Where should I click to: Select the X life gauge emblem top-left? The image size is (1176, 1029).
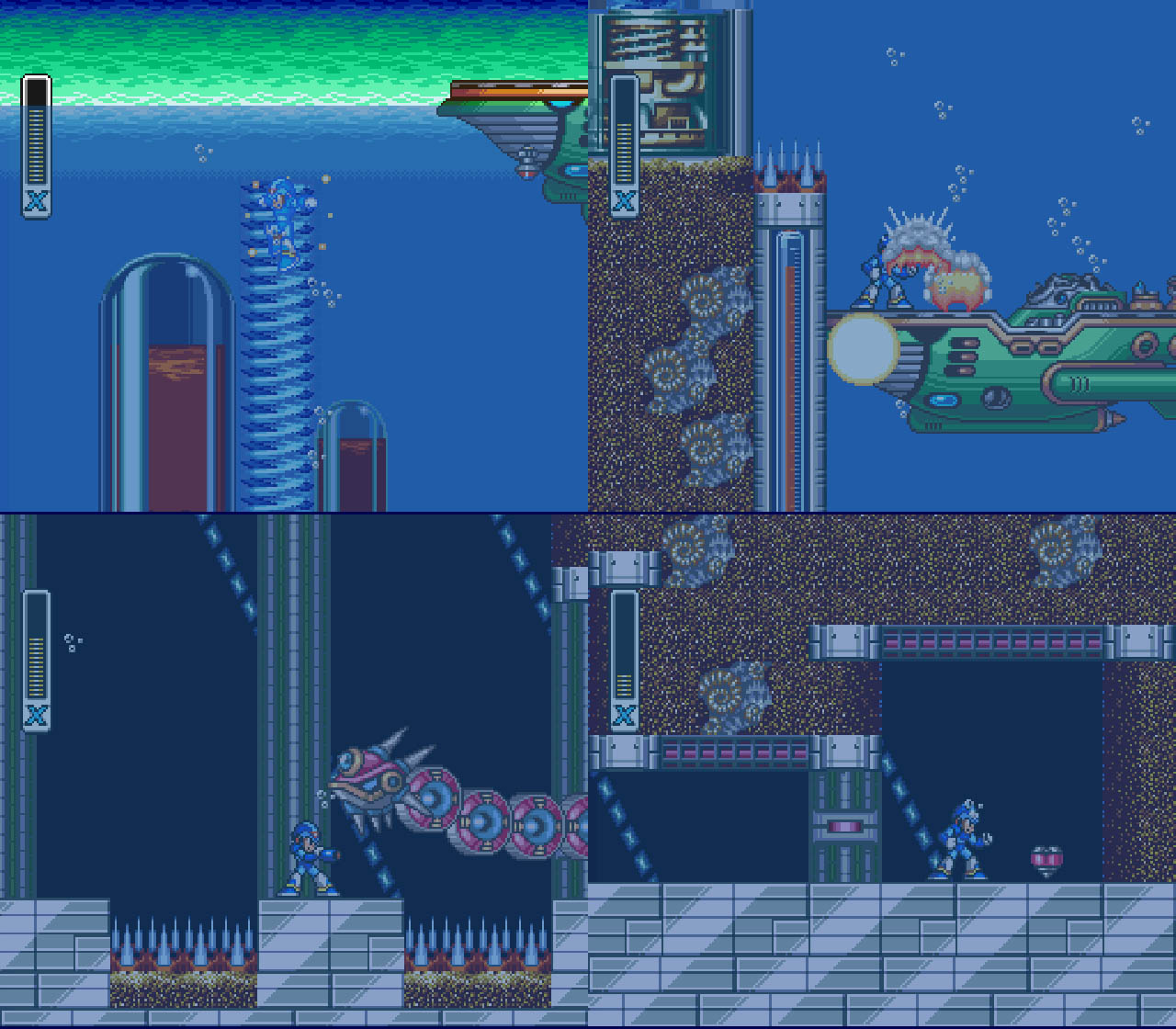click(x=34, y=199)
